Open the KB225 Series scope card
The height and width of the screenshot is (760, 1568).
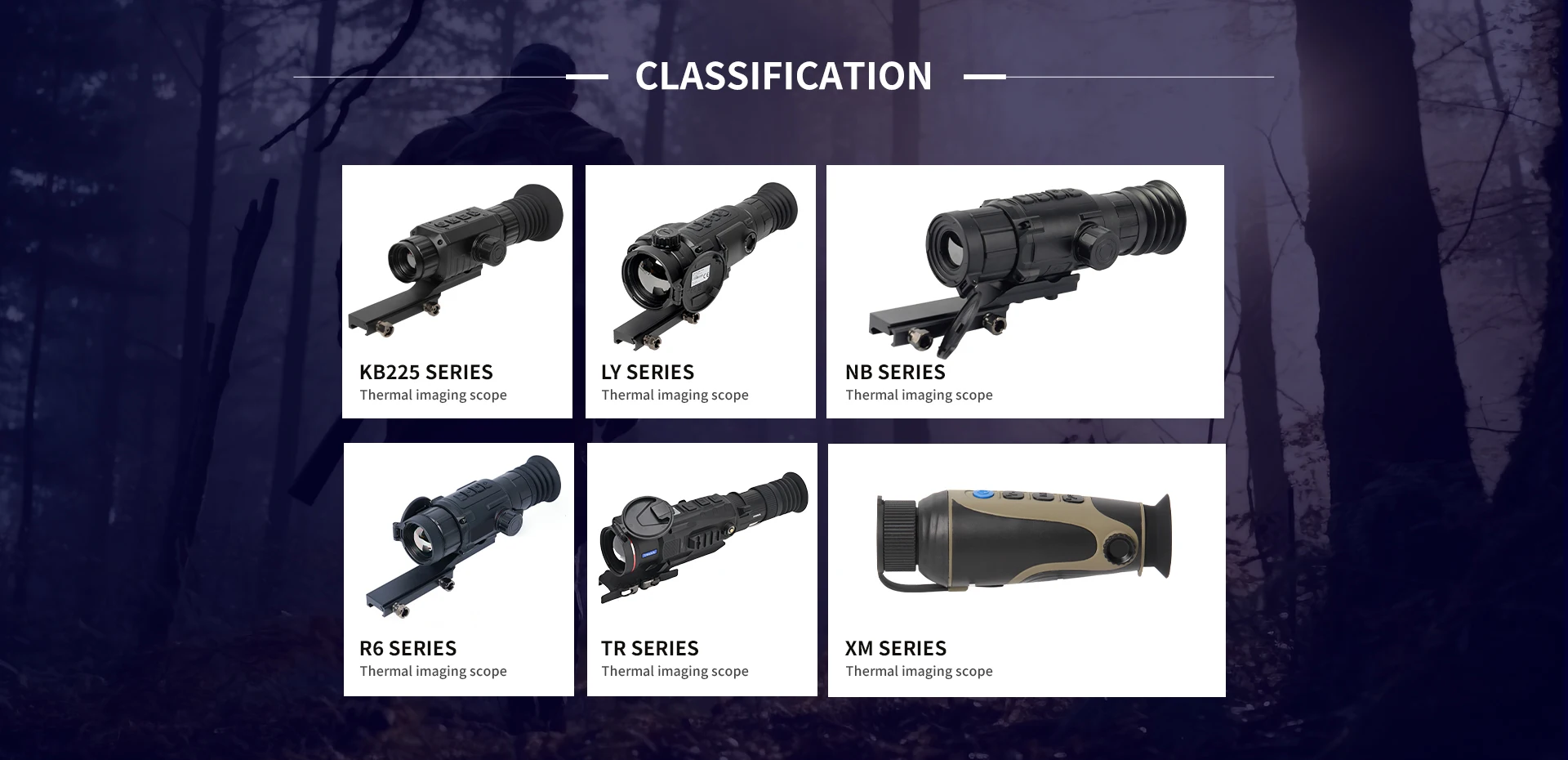[457, 292]
